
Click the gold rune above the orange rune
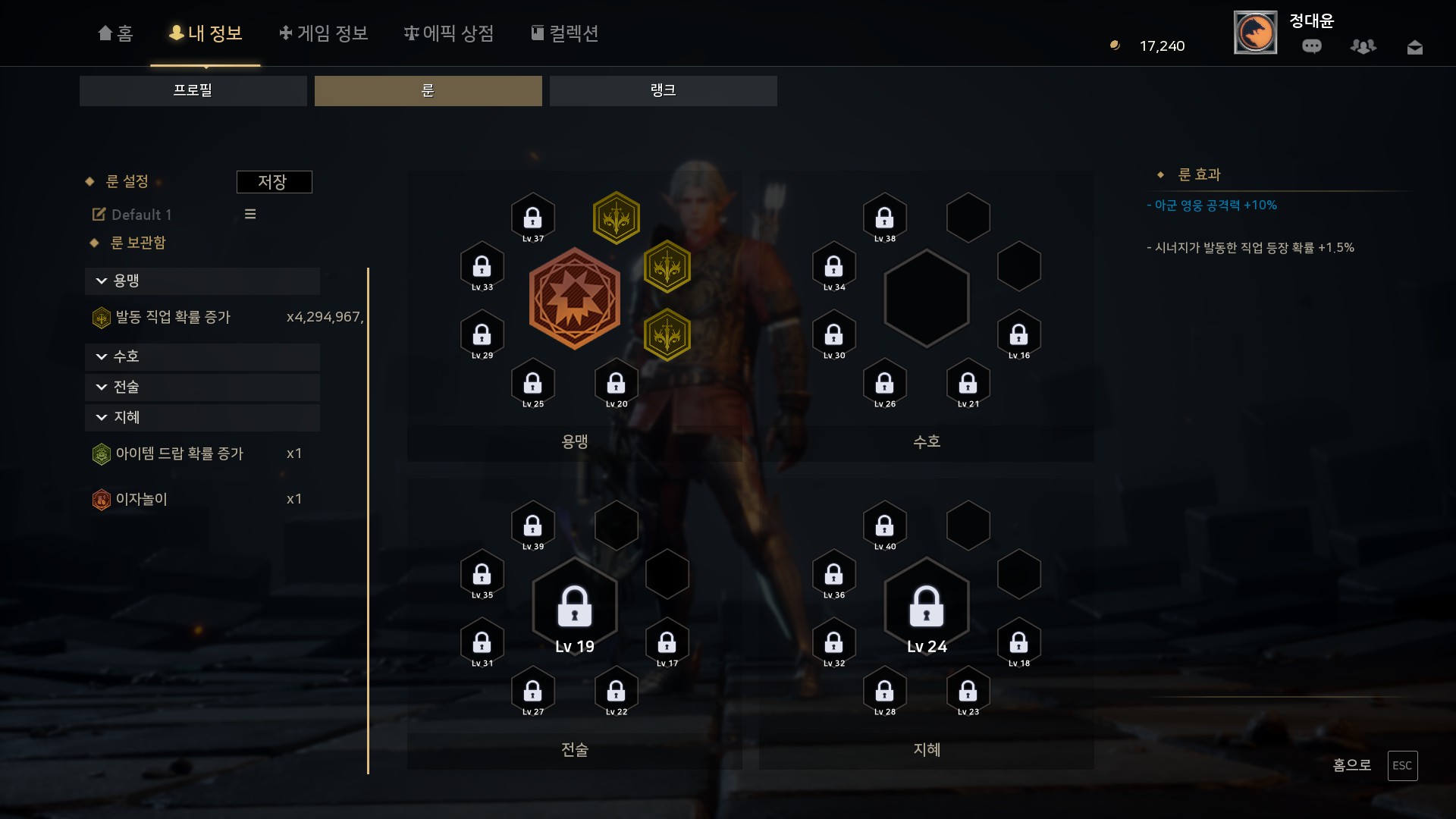tap(617, 218)
